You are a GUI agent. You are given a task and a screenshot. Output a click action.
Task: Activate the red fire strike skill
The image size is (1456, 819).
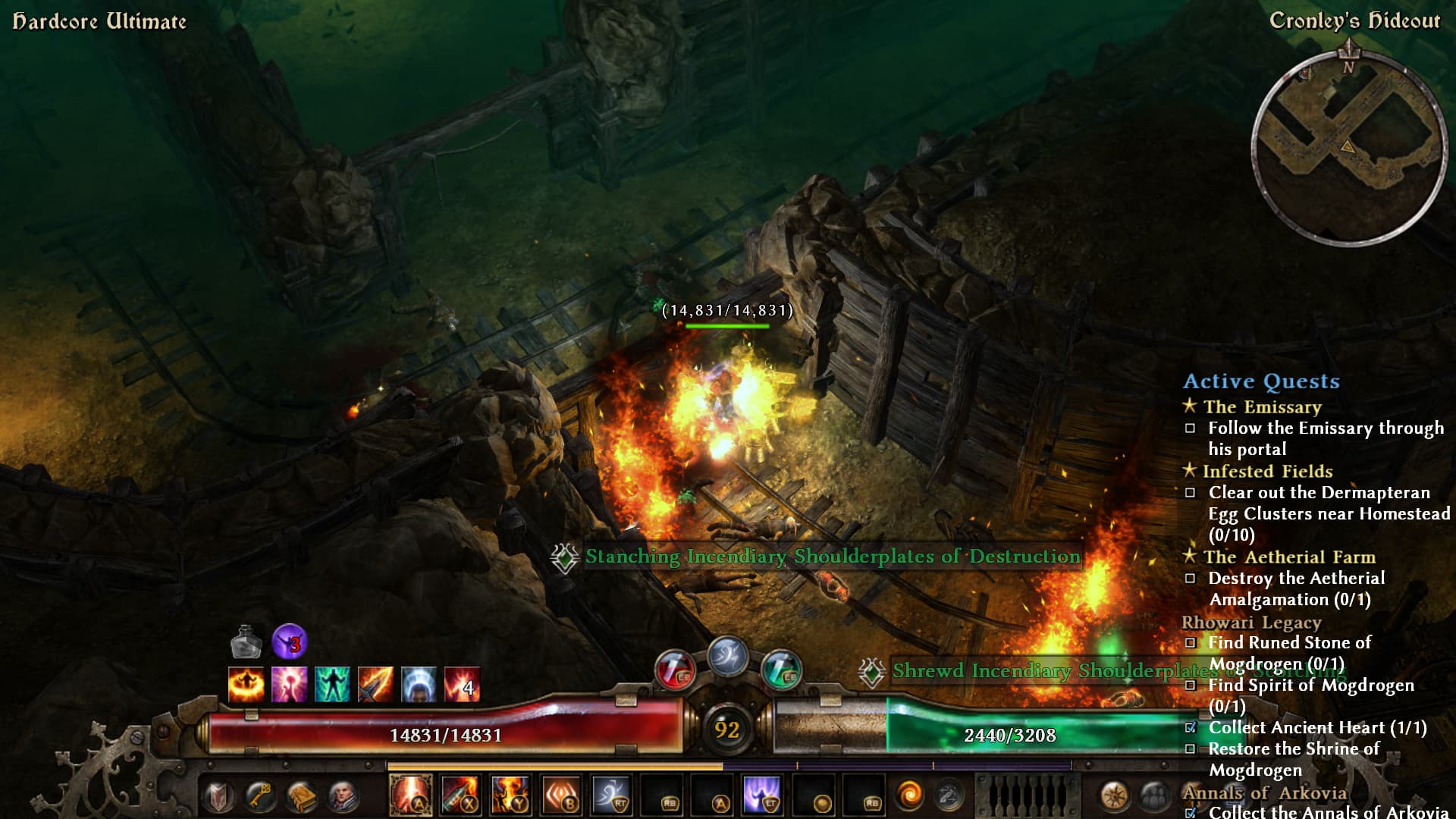tap(410, 795)
